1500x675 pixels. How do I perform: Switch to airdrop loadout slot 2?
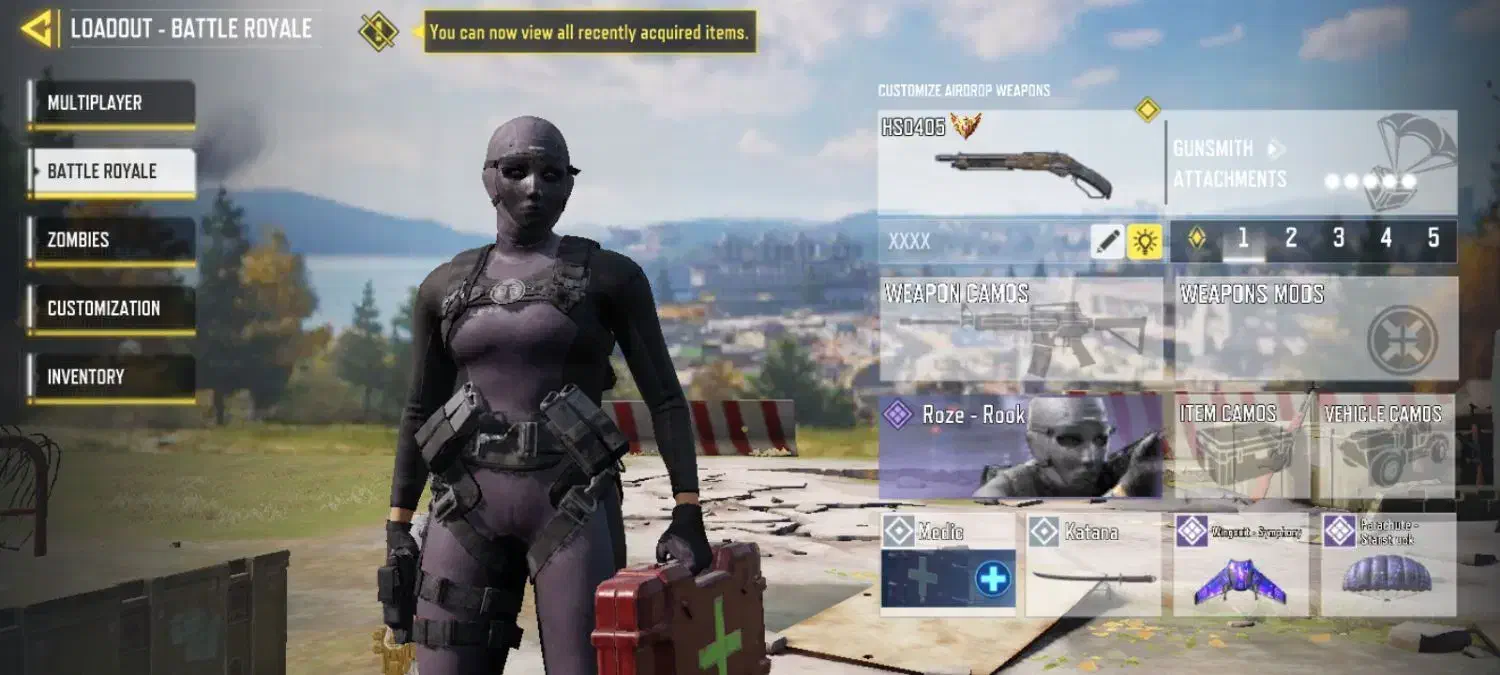click(1291, 239)
